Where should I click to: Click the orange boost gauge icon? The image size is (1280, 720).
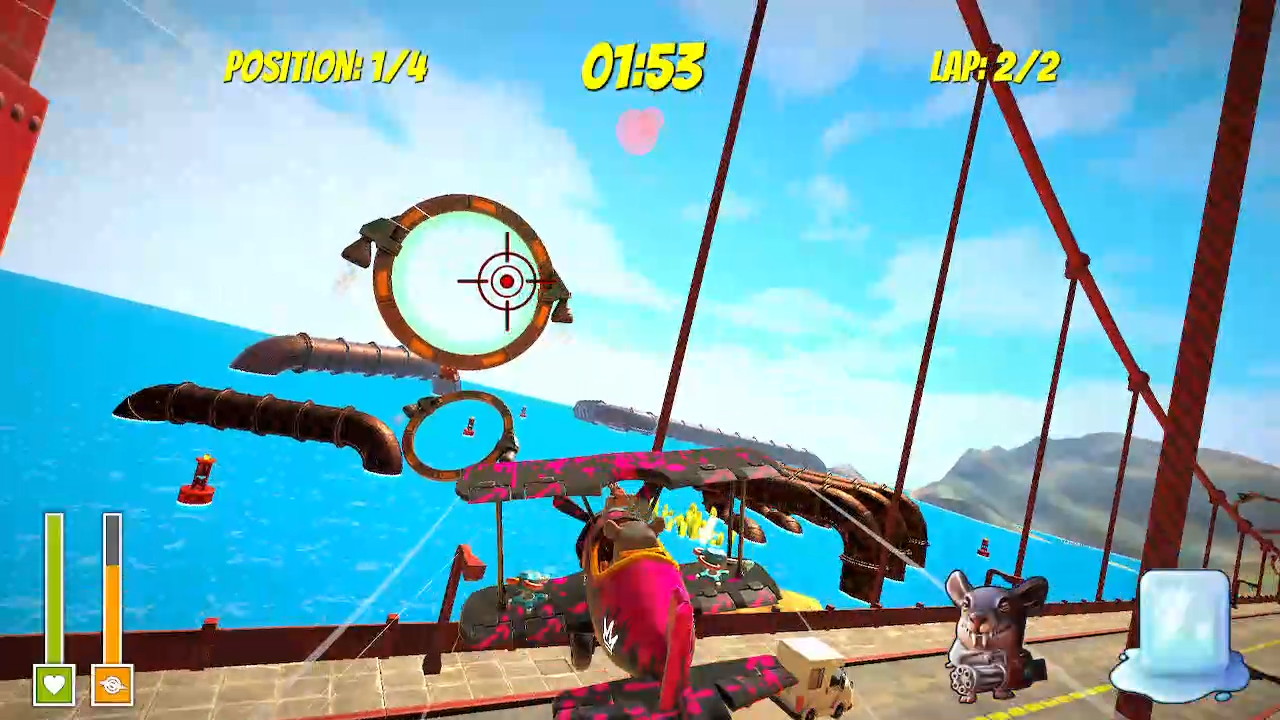pos(110,686)
